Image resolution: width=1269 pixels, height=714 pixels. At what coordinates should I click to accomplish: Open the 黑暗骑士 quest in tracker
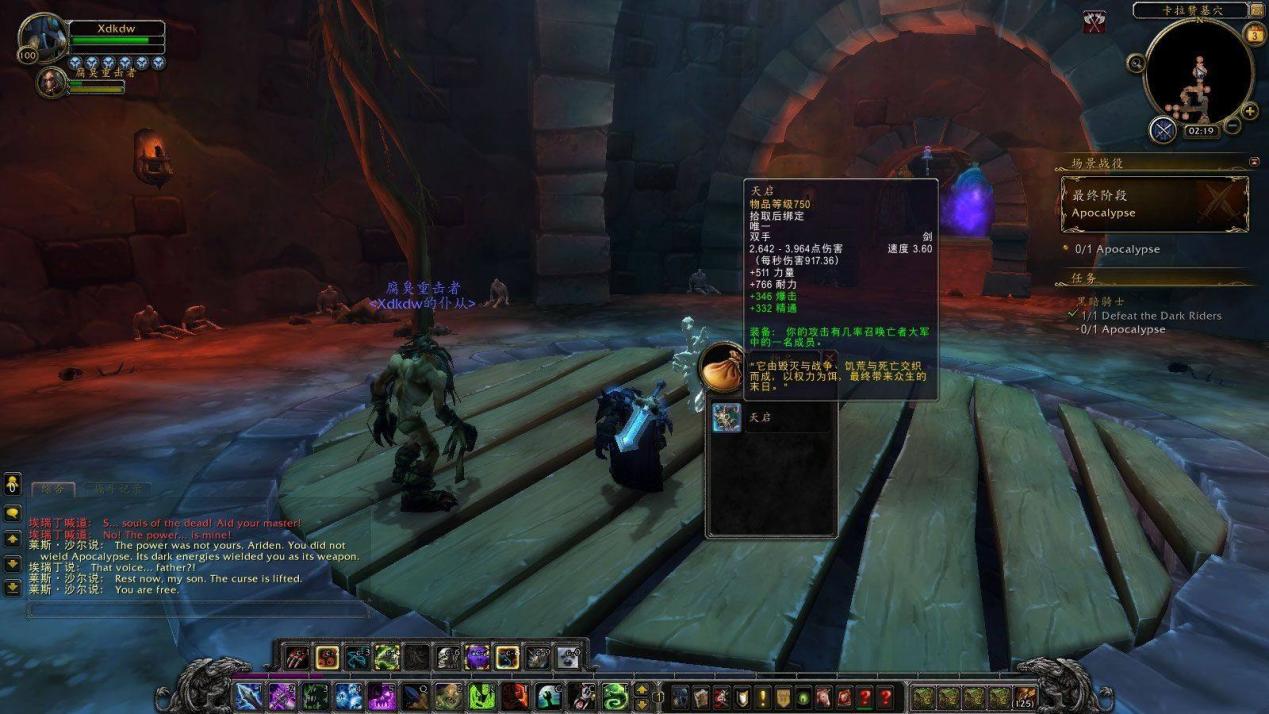coord(1098,301)
